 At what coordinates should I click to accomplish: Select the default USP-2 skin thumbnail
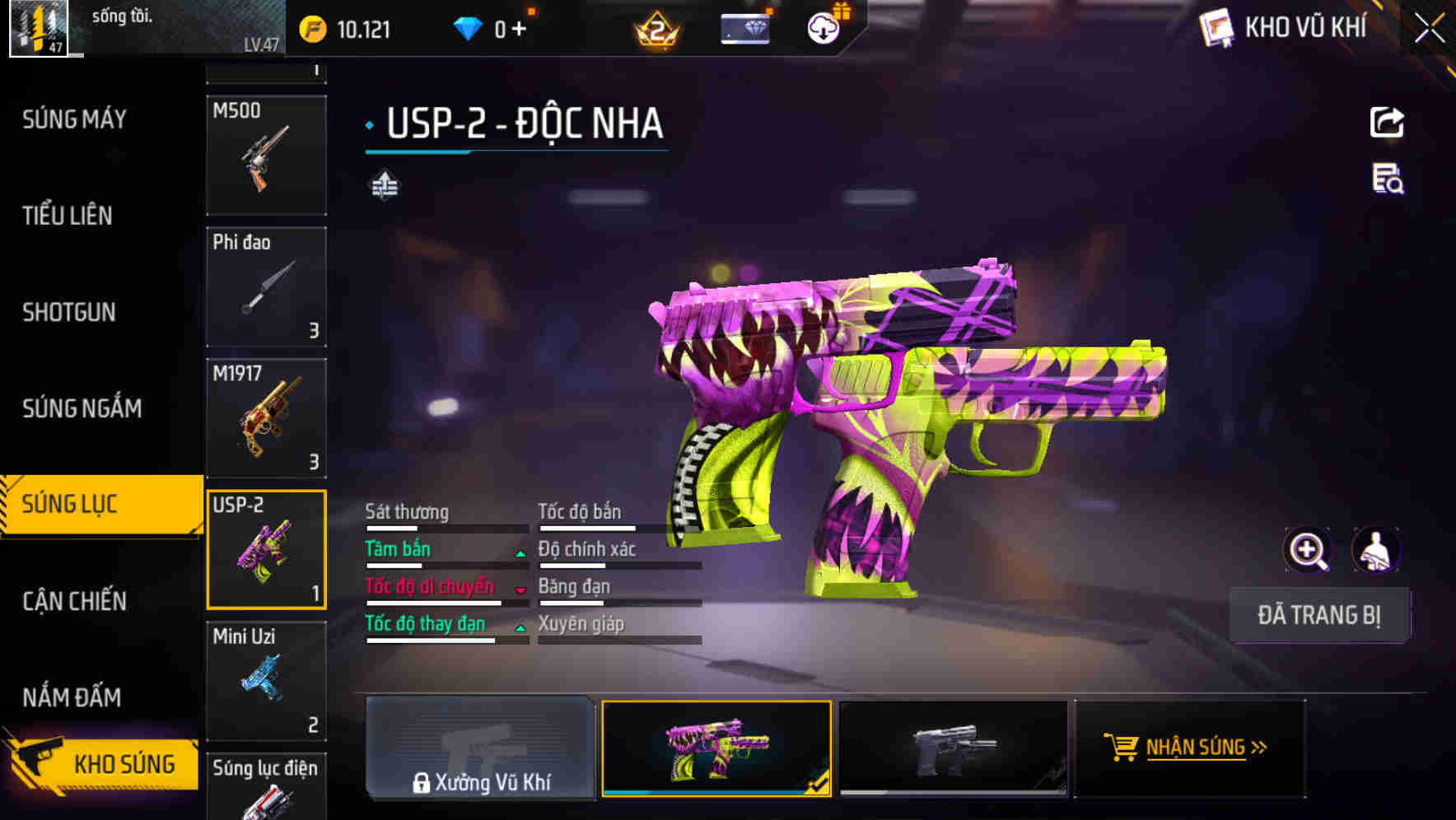[953, 748]
